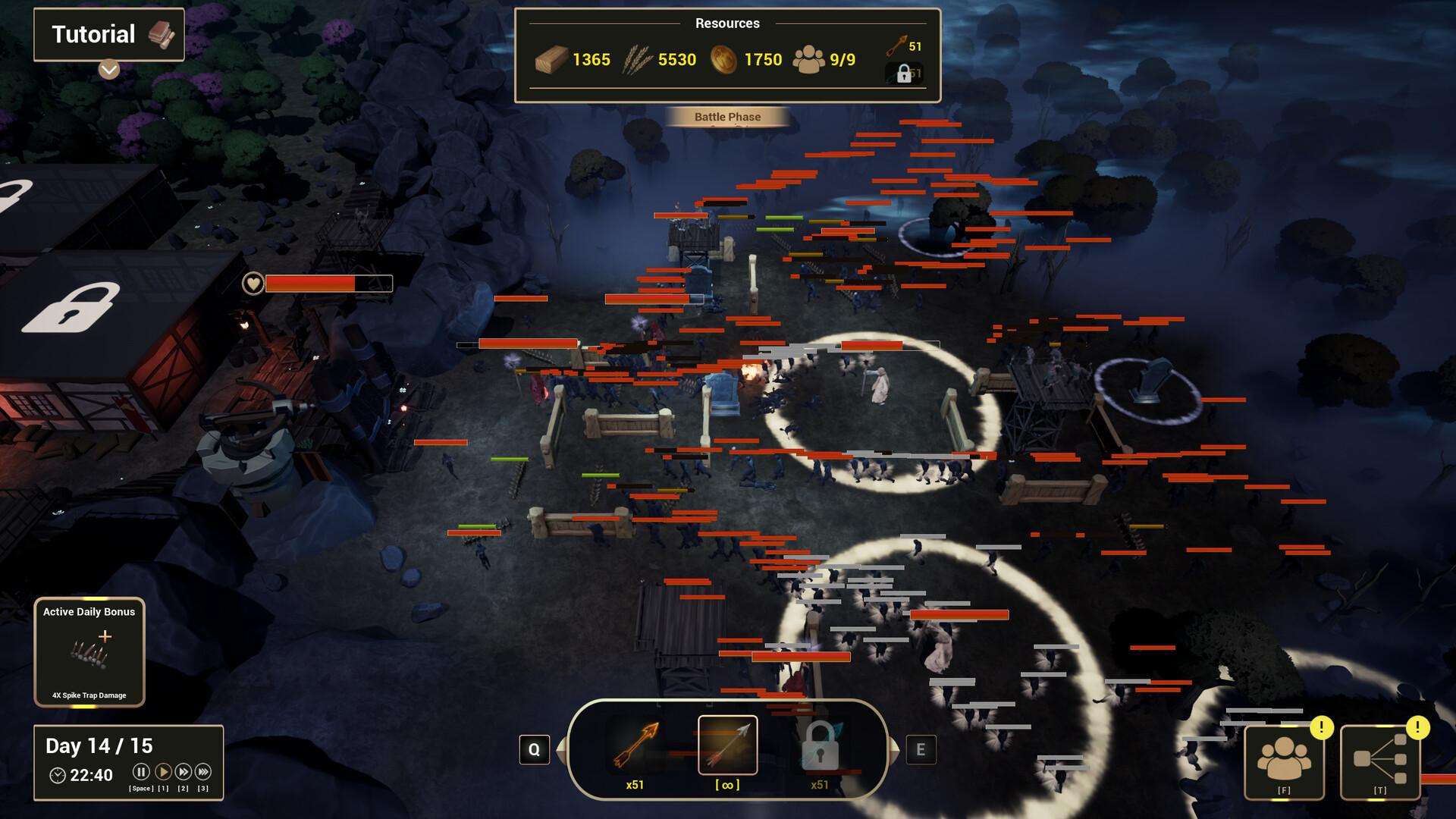Set game speed to triple fast-forward
The image size is (1456, 819).
tap(202, 772)
